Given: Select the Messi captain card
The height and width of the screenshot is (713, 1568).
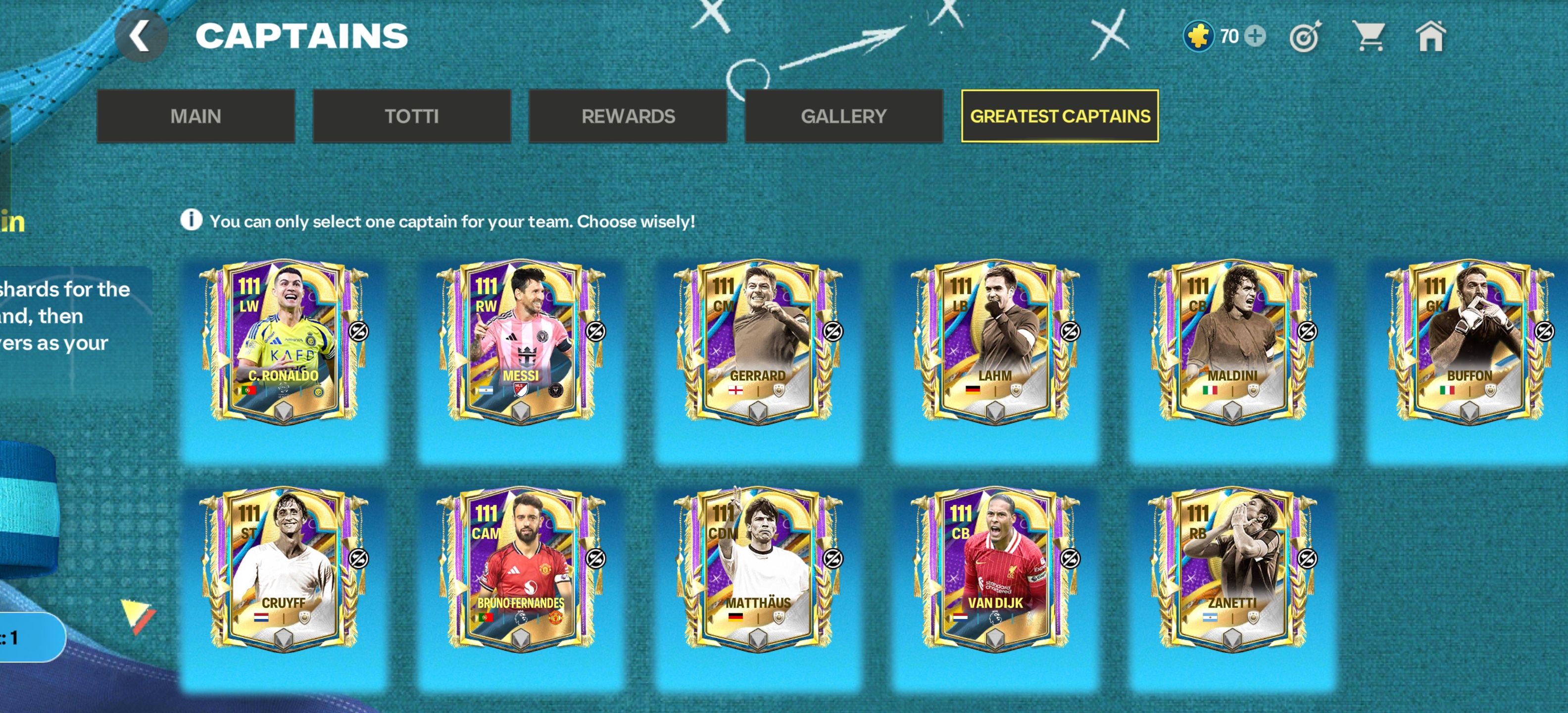Looking at the screenshot, I should point(521,341).
